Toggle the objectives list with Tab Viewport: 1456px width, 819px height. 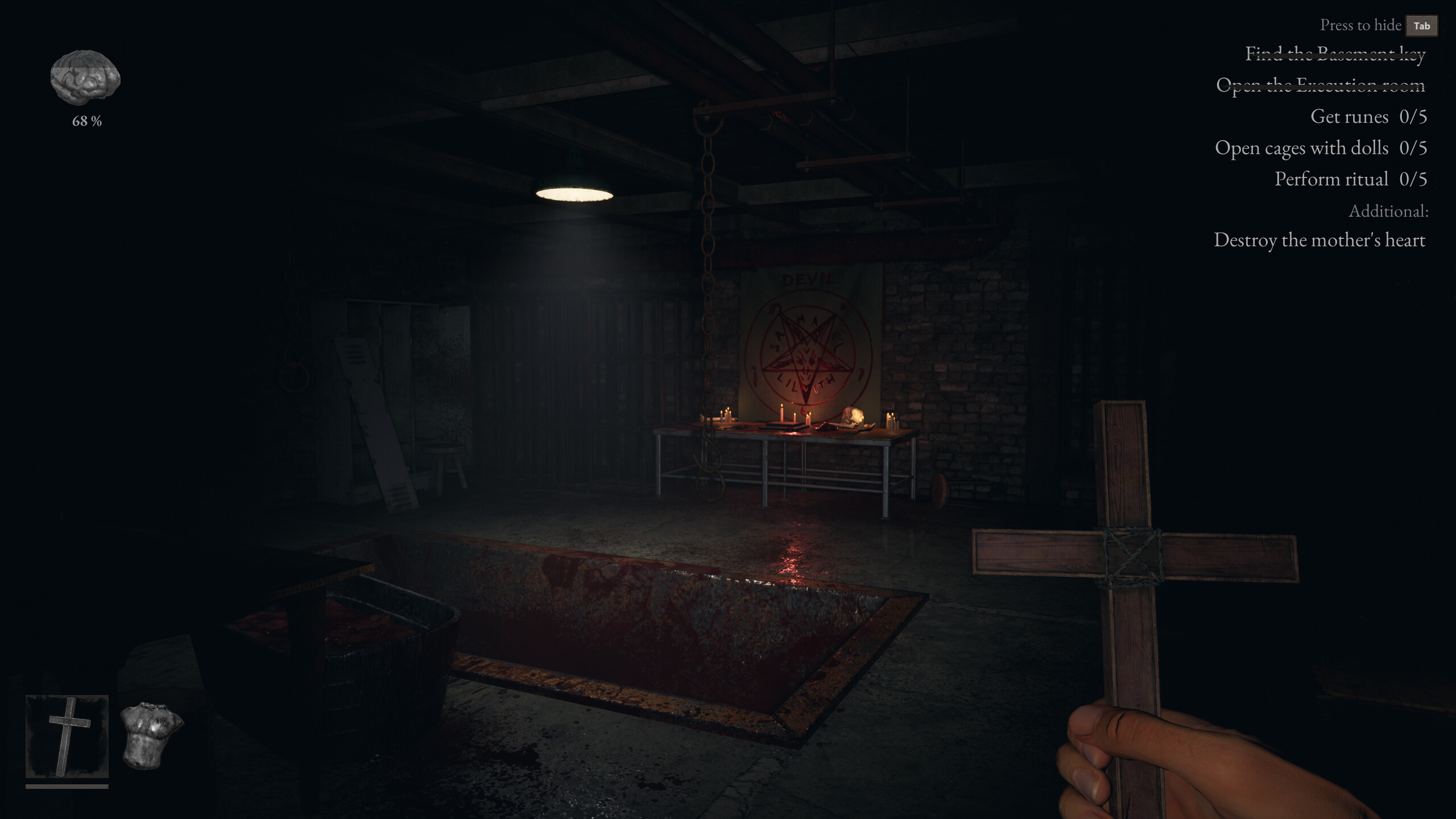[x=1421, y=26]
